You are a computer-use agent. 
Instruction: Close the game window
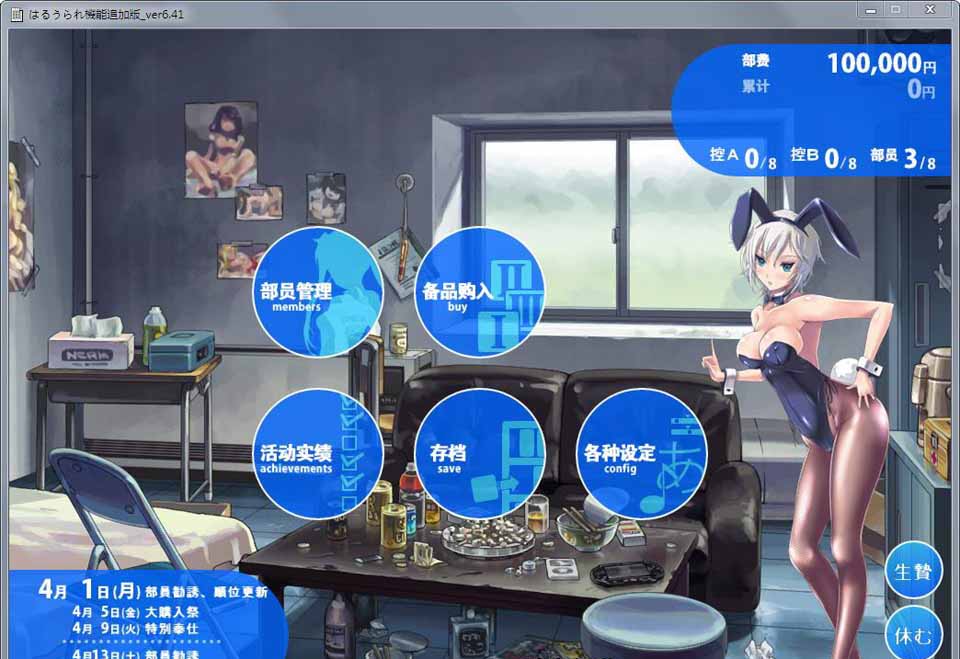pos(931,9)
